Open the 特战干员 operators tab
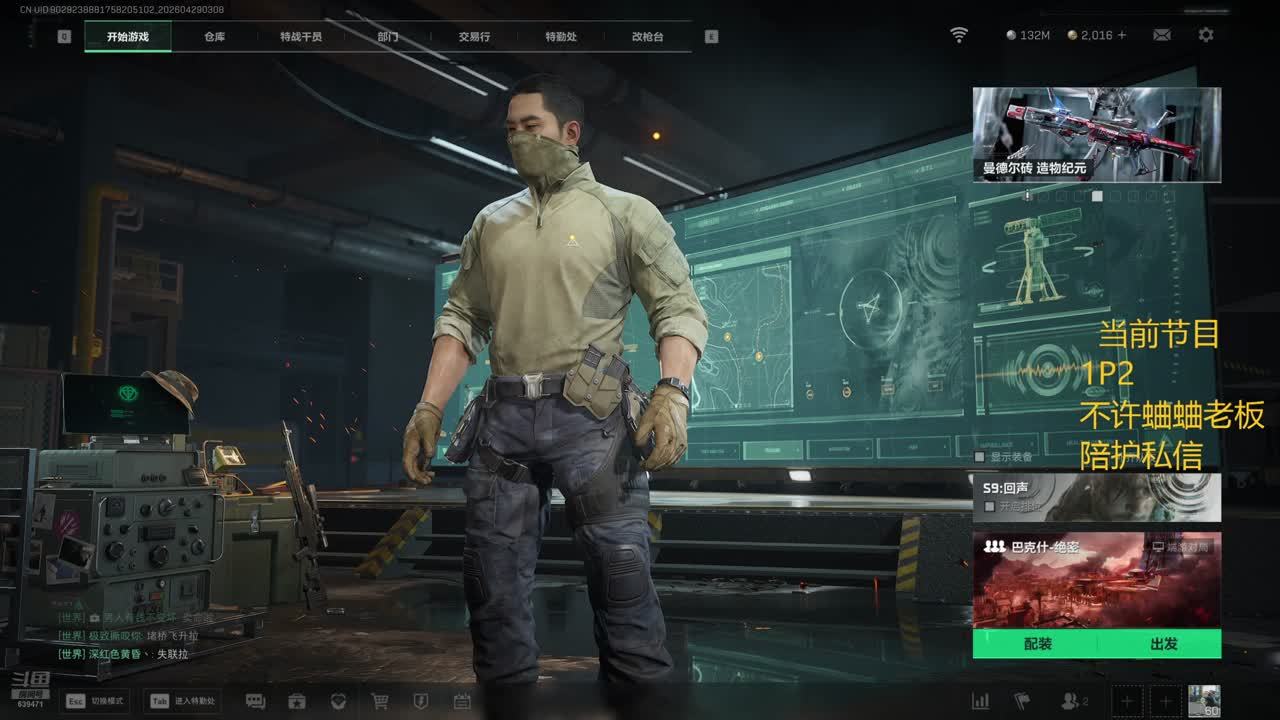 point(301,37)
